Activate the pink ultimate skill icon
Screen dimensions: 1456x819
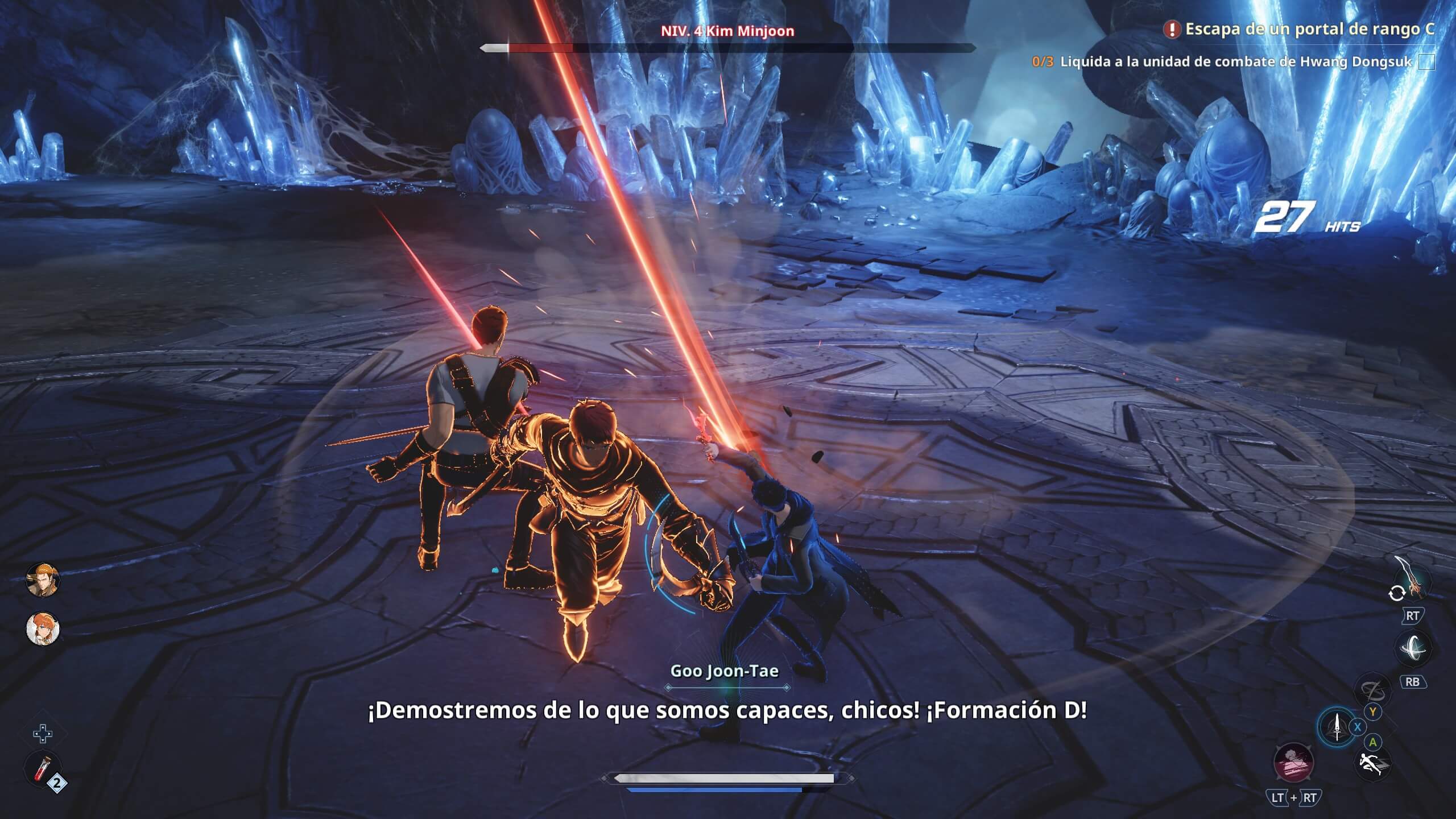click(x=1293, y=762)
